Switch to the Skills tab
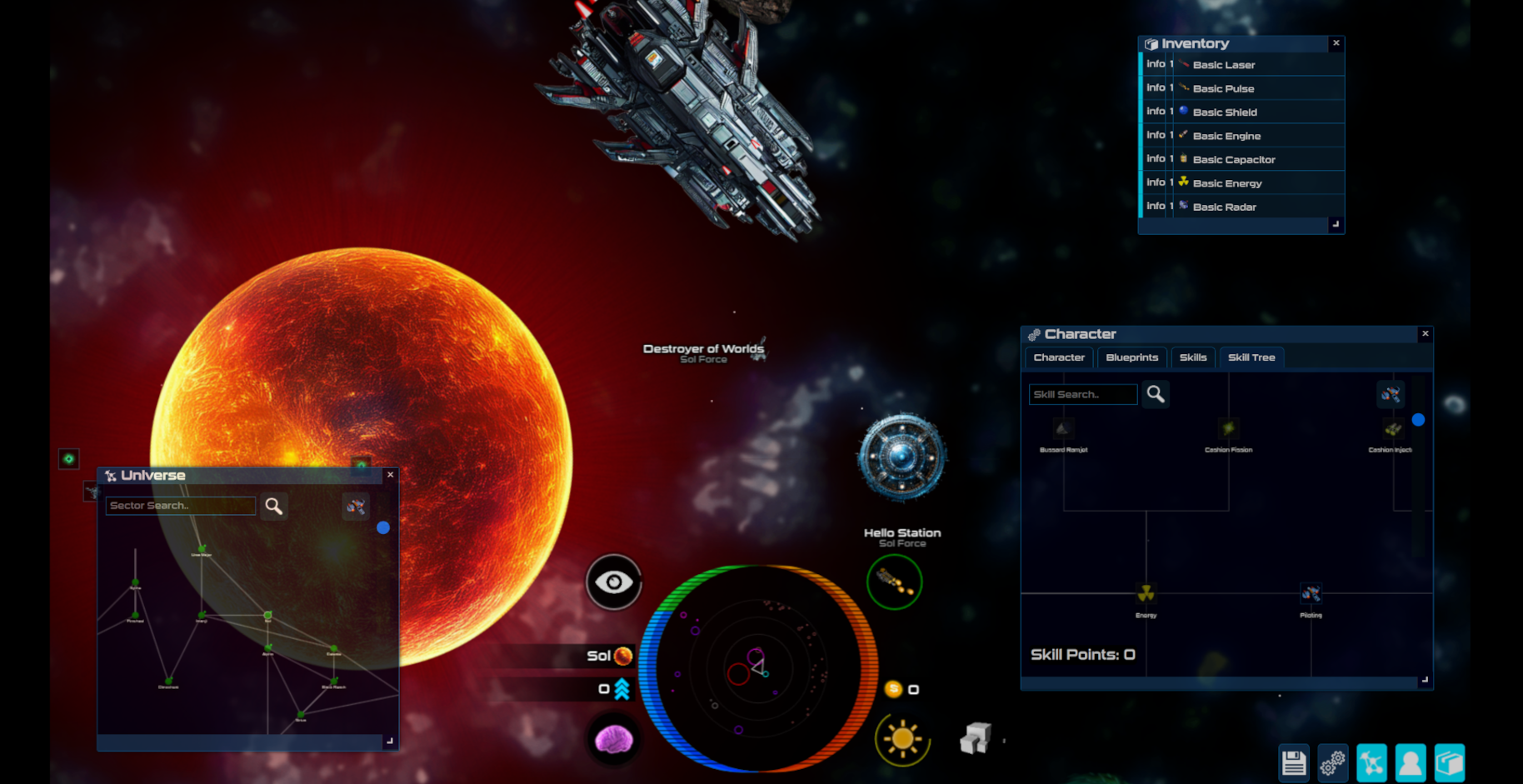This screenshot has width=1523, height=784. [1193, 357]
